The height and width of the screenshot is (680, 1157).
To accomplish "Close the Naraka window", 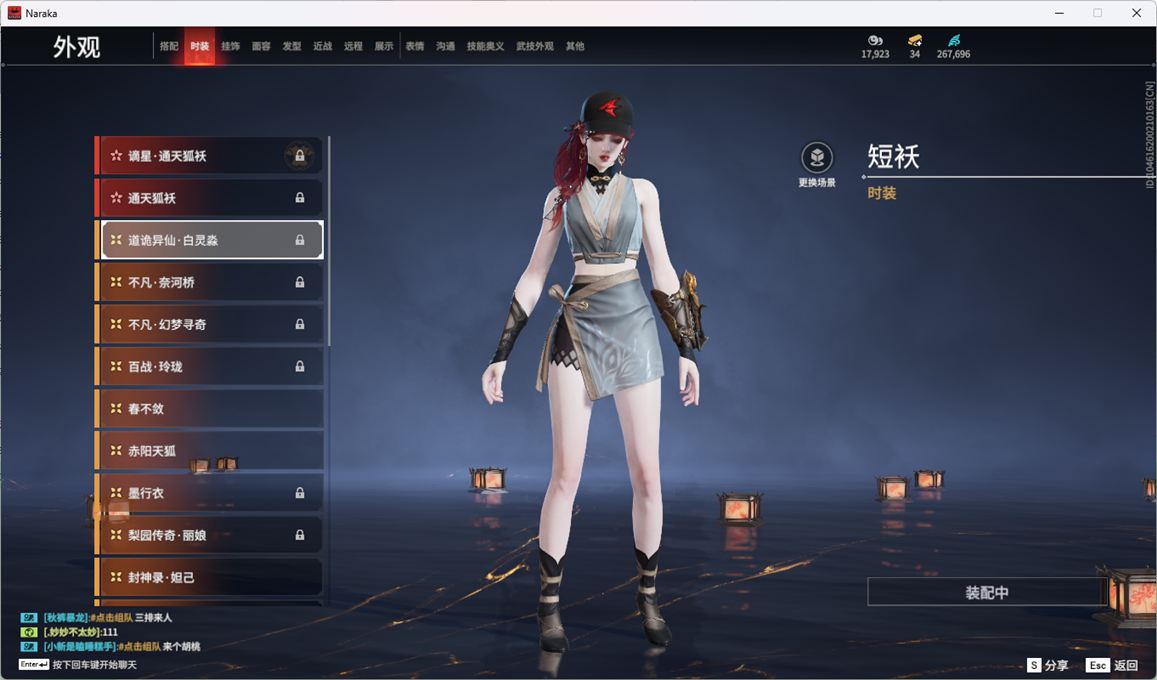I will pos(1136,13).
